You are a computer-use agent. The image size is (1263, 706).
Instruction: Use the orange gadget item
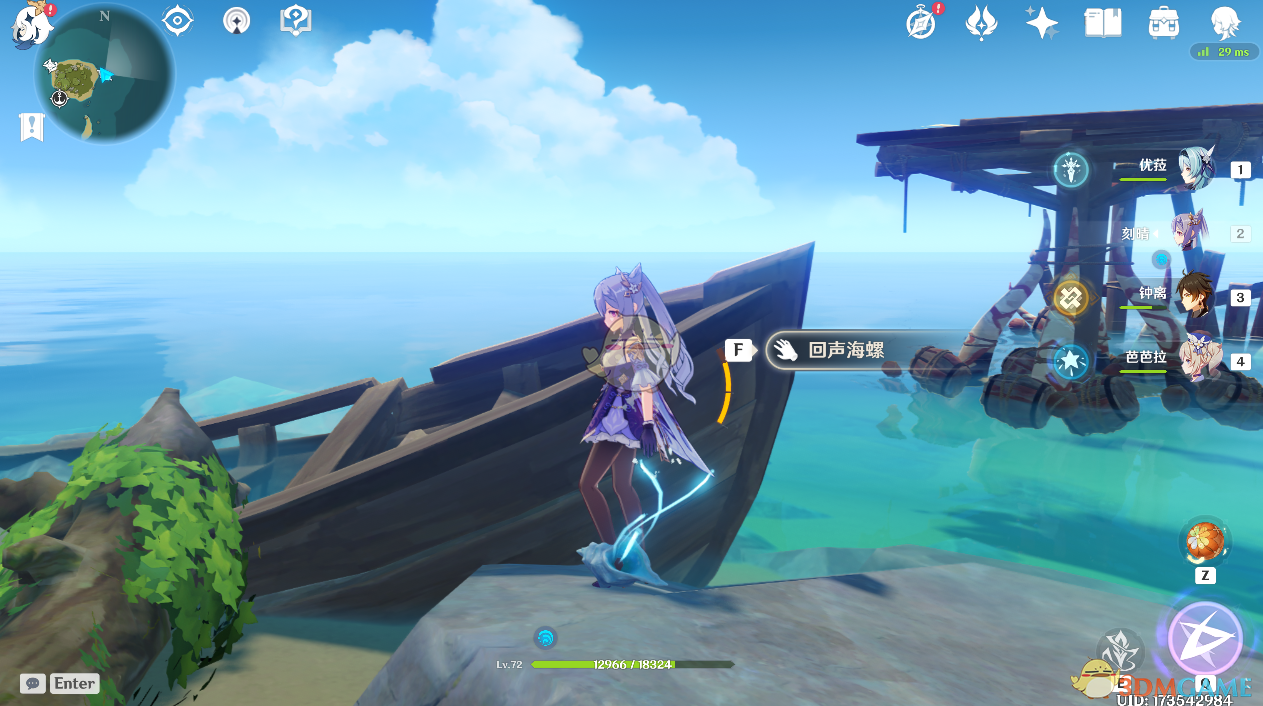coord(1203,543)
